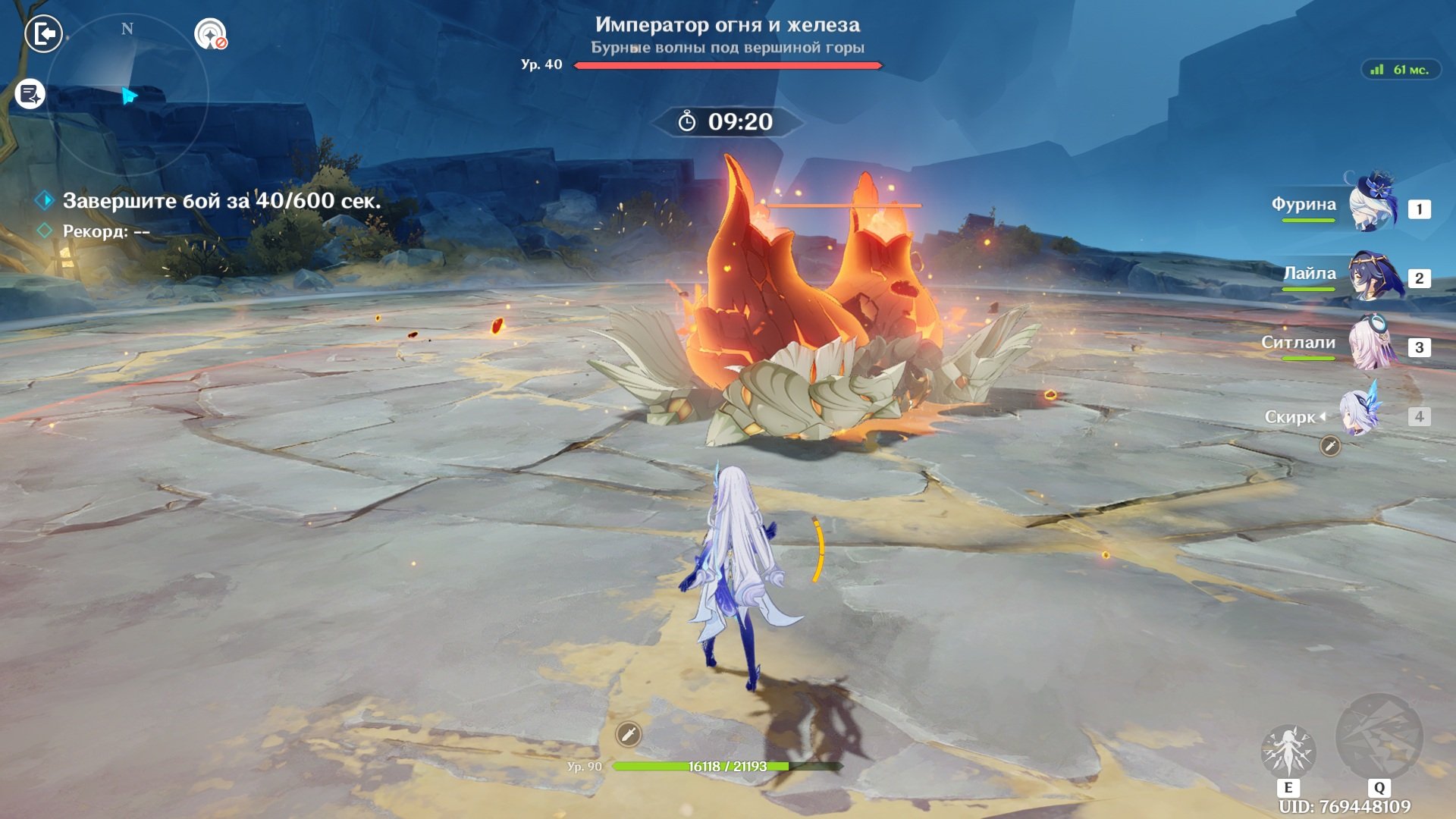Select Citlali from the party list
The width and height of the screenshot is (1456, 819).
click(x=1373, y=344)
